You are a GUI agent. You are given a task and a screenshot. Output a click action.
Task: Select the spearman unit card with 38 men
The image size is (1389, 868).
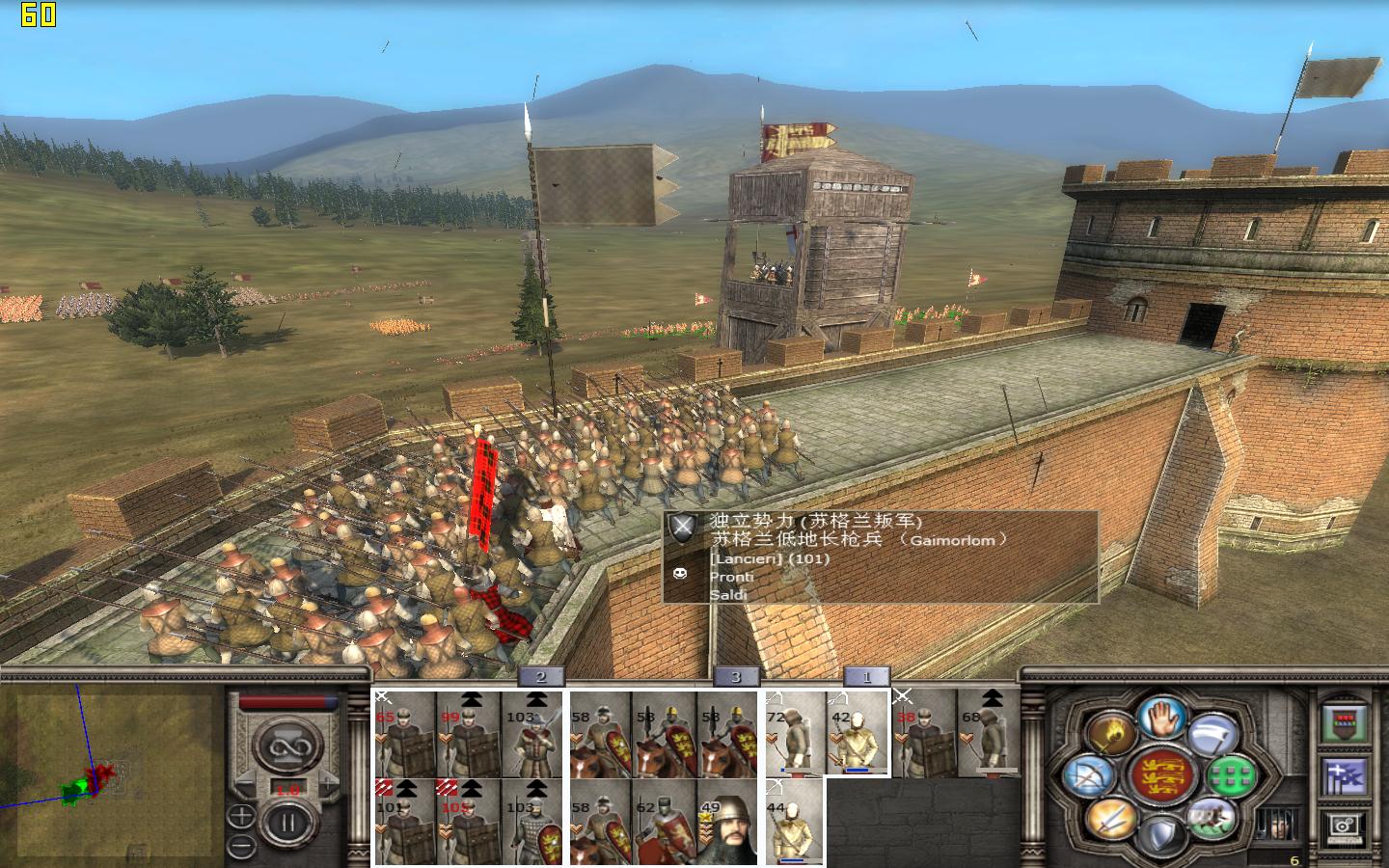pyautogui.click(x=924, y=733)
